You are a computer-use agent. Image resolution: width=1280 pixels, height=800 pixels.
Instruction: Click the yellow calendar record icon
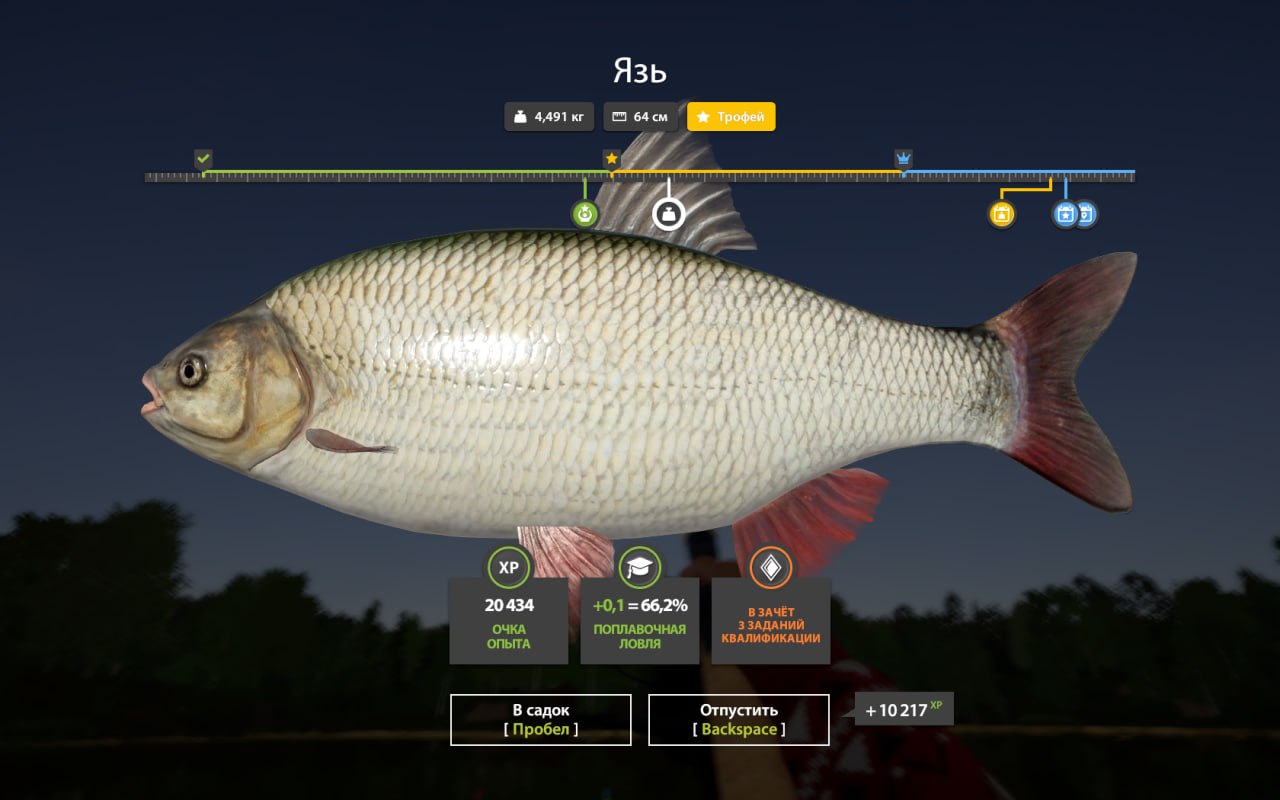[1002, 213]
